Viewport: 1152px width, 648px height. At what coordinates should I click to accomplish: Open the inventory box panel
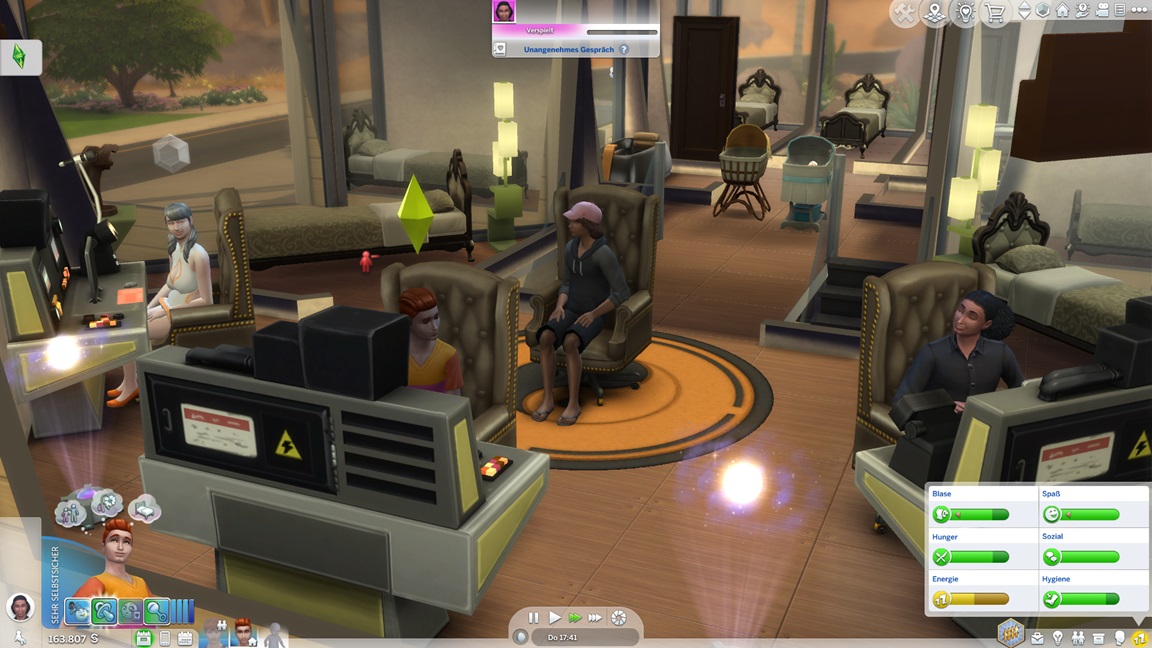(1099, 637)
